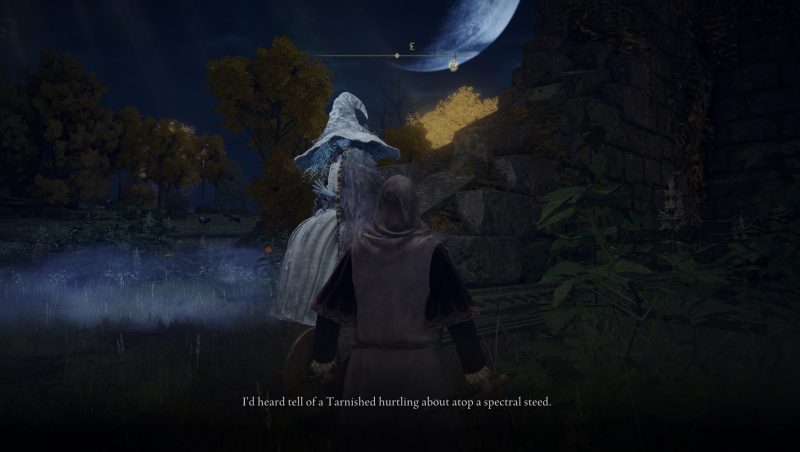Click the golden marker icon on the compass
Screen dimensions: 800x452
click(453, 64)
